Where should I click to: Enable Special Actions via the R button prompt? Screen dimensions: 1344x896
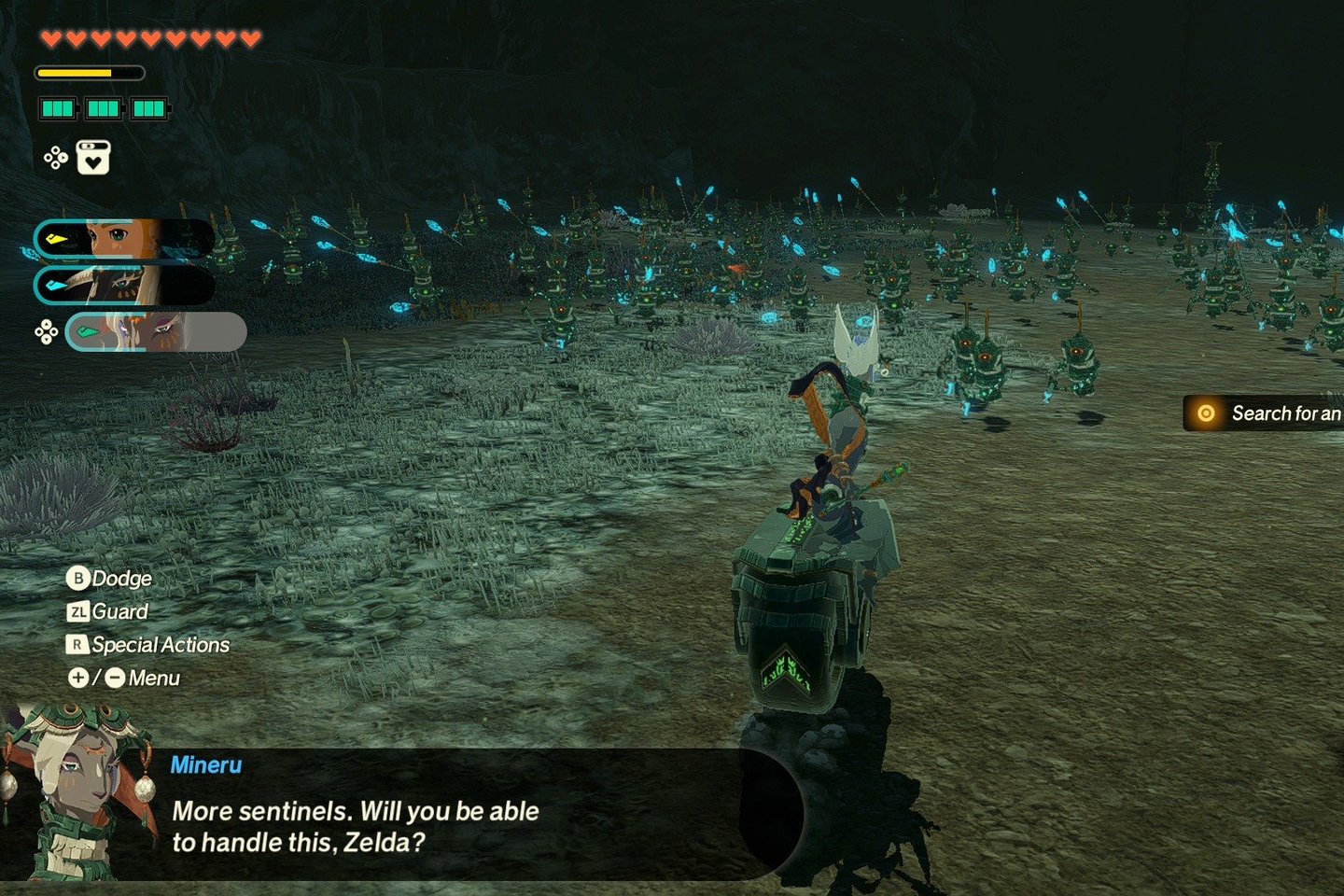(x=79, y=645)
